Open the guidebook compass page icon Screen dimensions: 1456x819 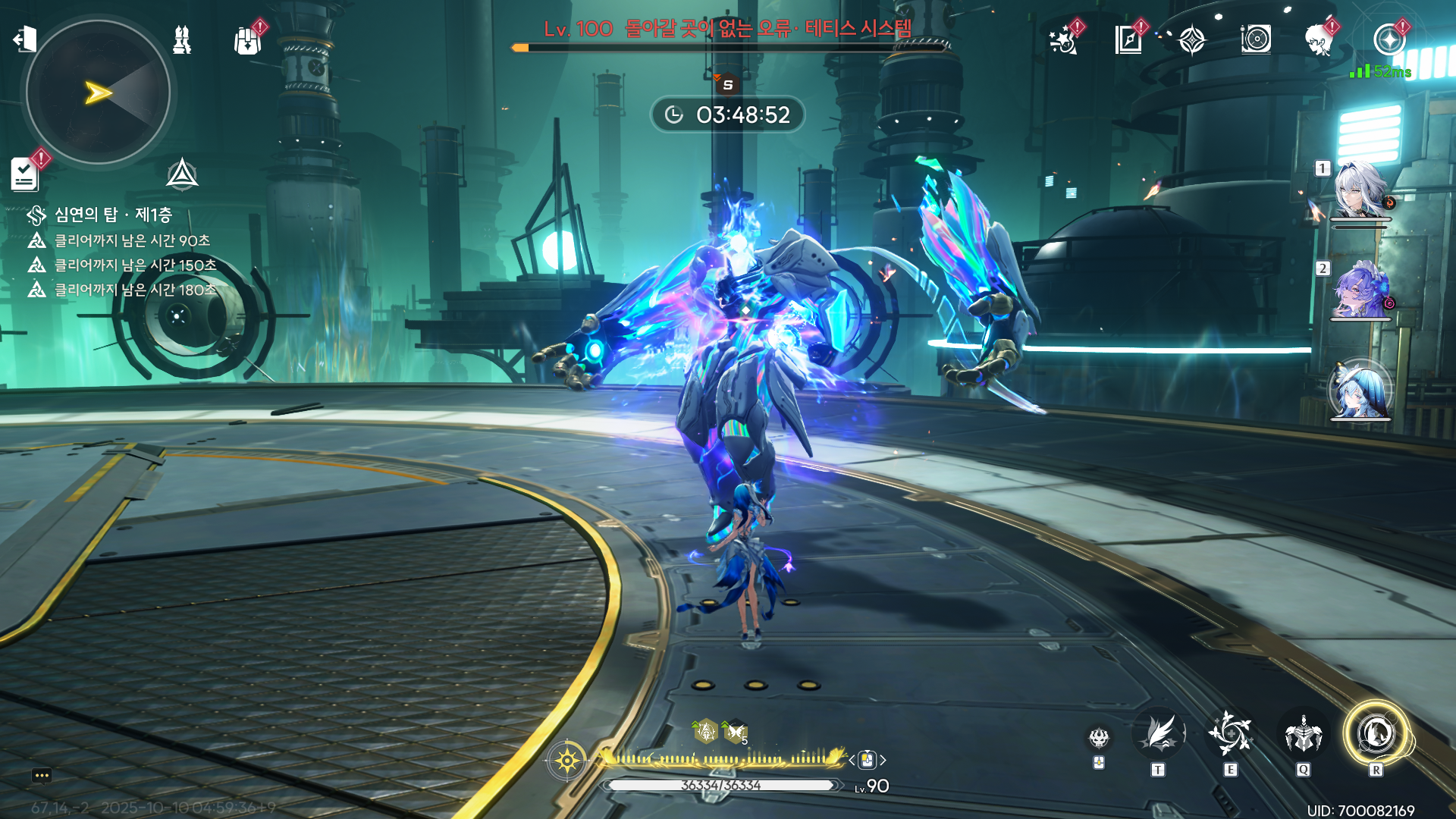[1128, 39]
